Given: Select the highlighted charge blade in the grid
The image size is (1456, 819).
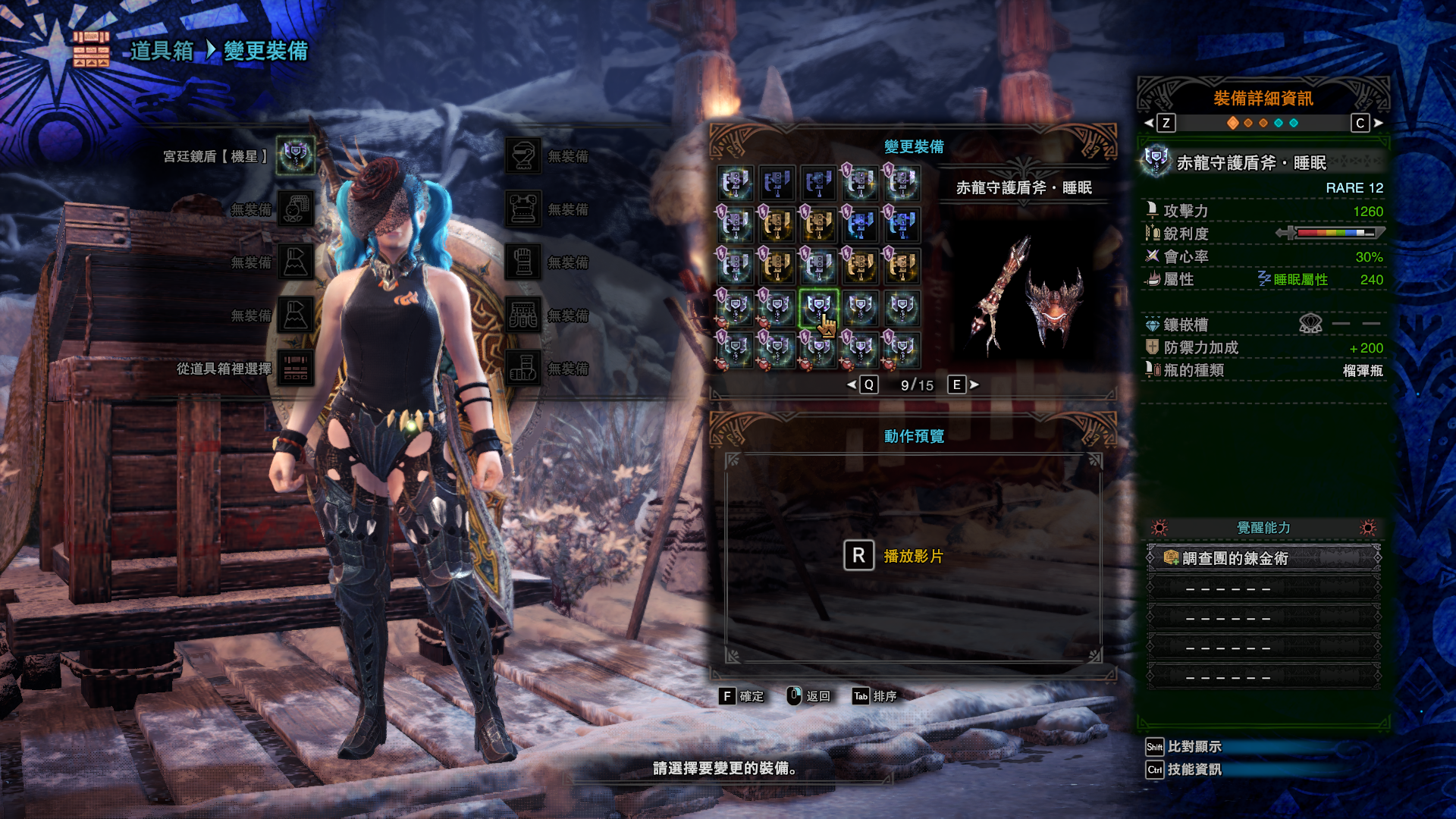Looking at the screenshot, I should [818, 307].
